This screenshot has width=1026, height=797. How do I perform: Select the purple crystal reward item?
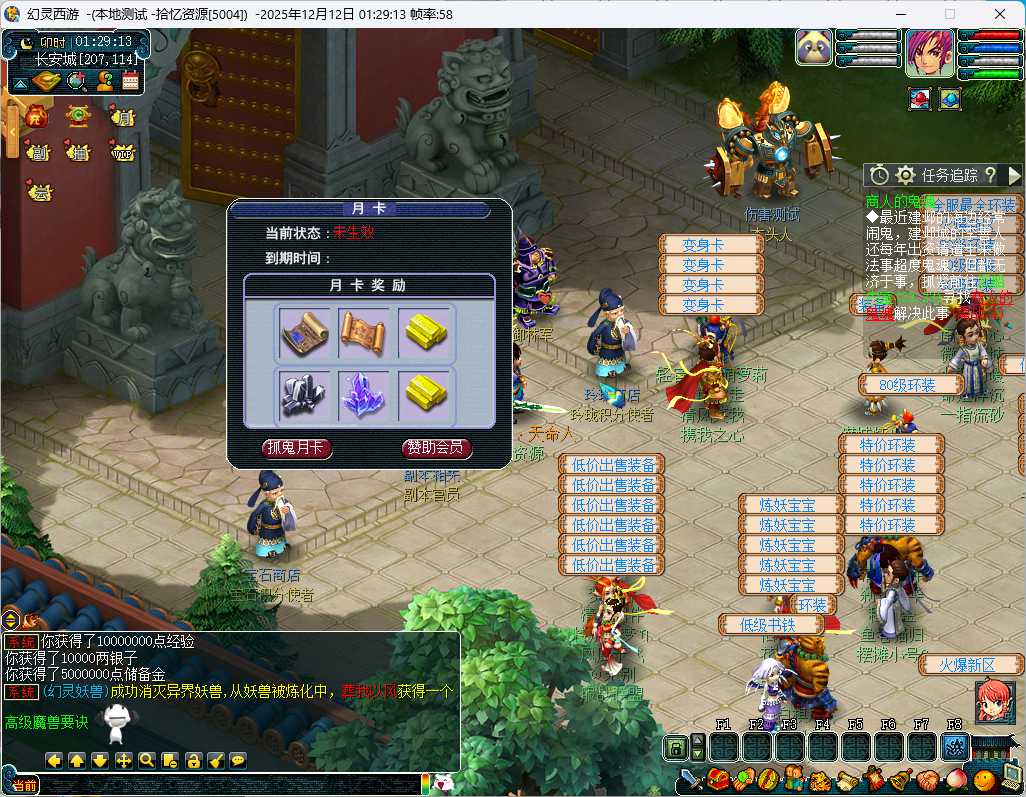point(364,394)
